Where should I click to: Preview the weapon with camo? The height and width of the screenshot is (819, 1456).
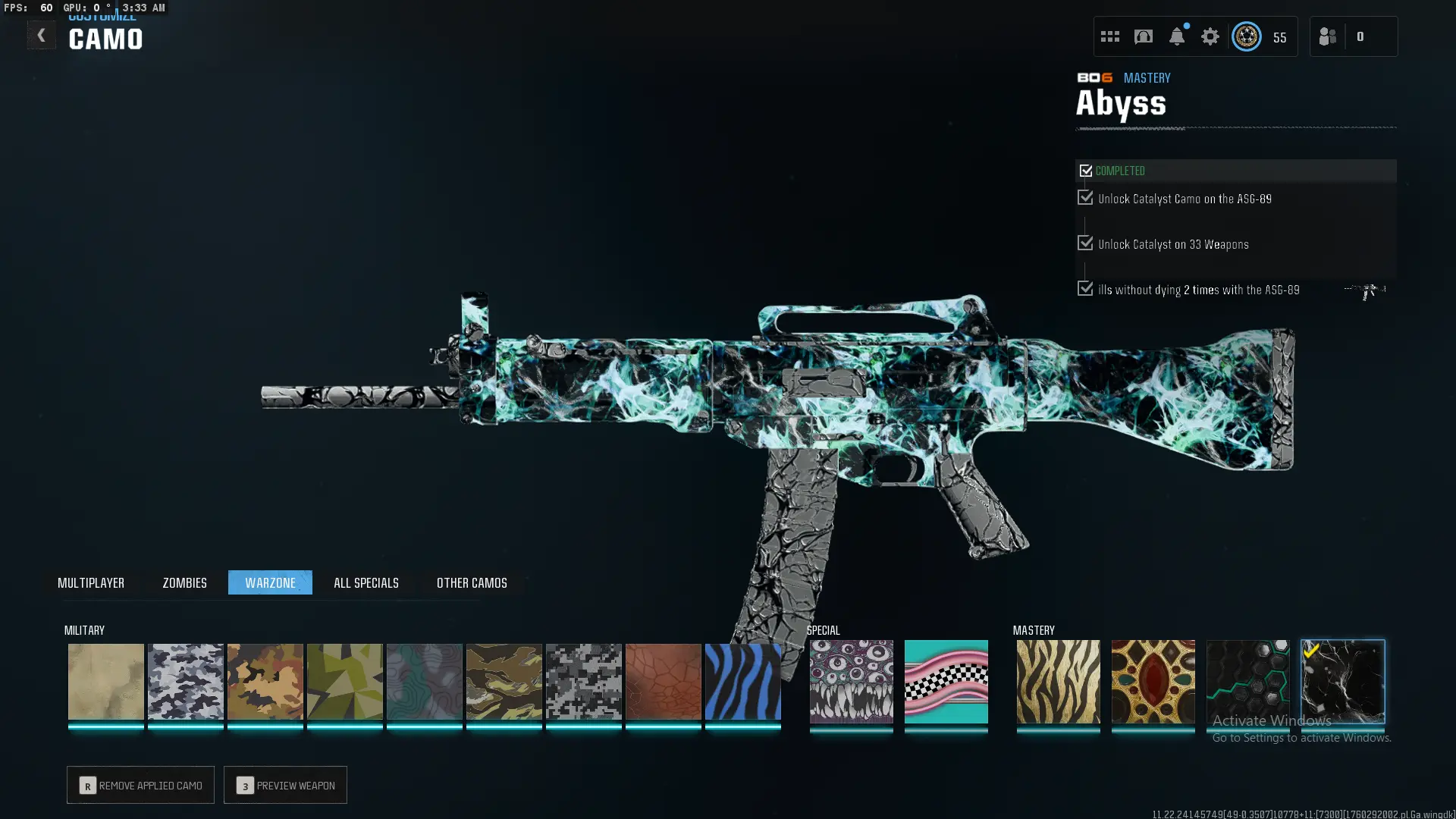(x=285, y=785)
